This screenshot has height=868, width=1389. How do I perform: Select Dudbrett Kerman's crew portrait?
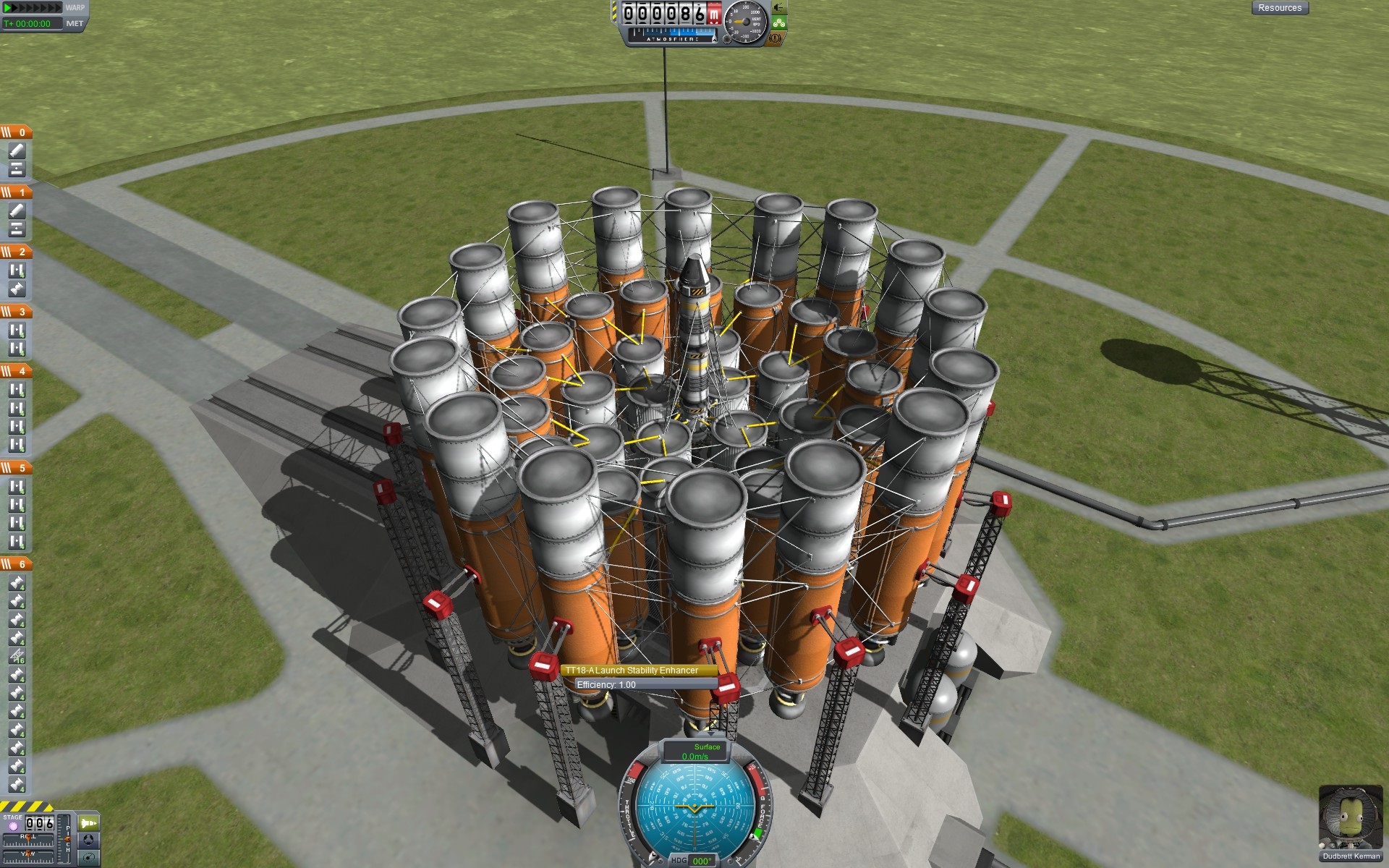click(1350, 820)
